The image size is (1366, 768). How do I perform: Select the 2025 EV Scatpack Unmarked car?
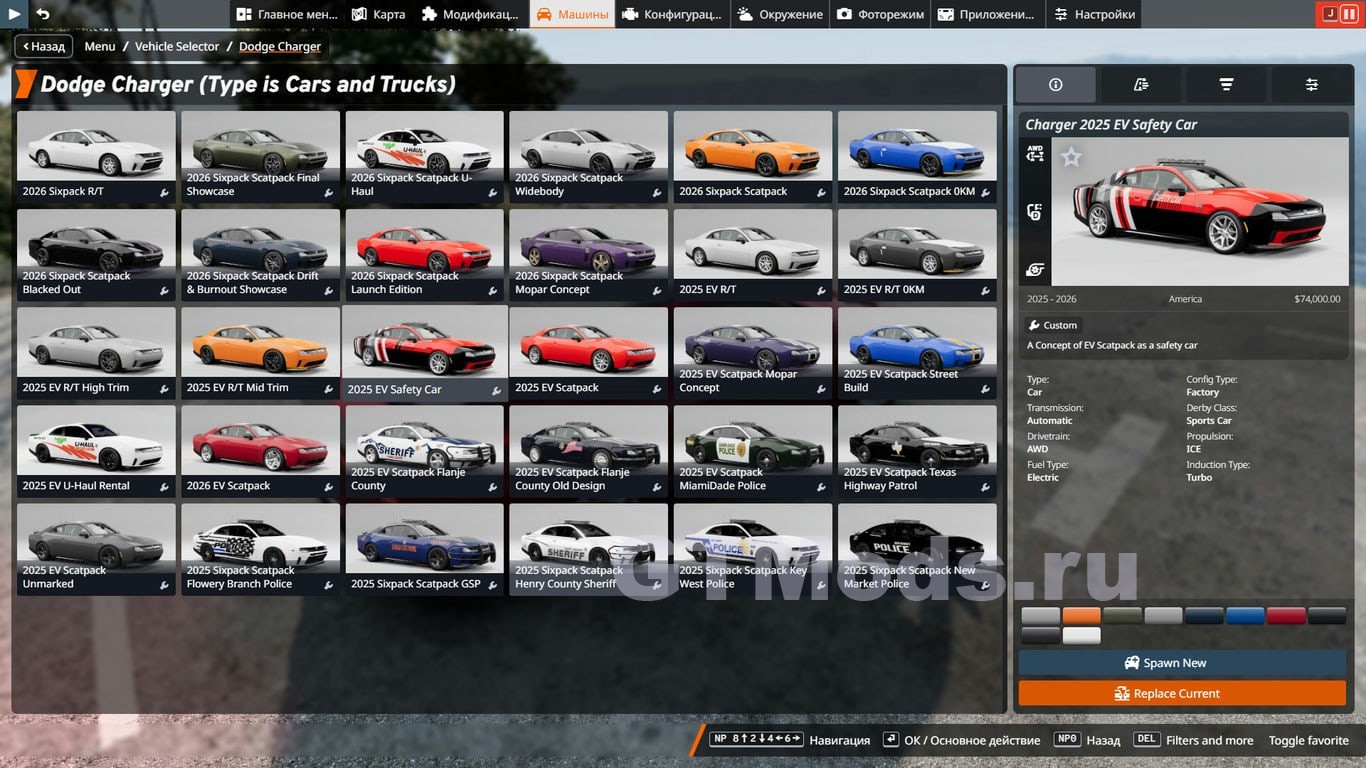click(96, 548)
